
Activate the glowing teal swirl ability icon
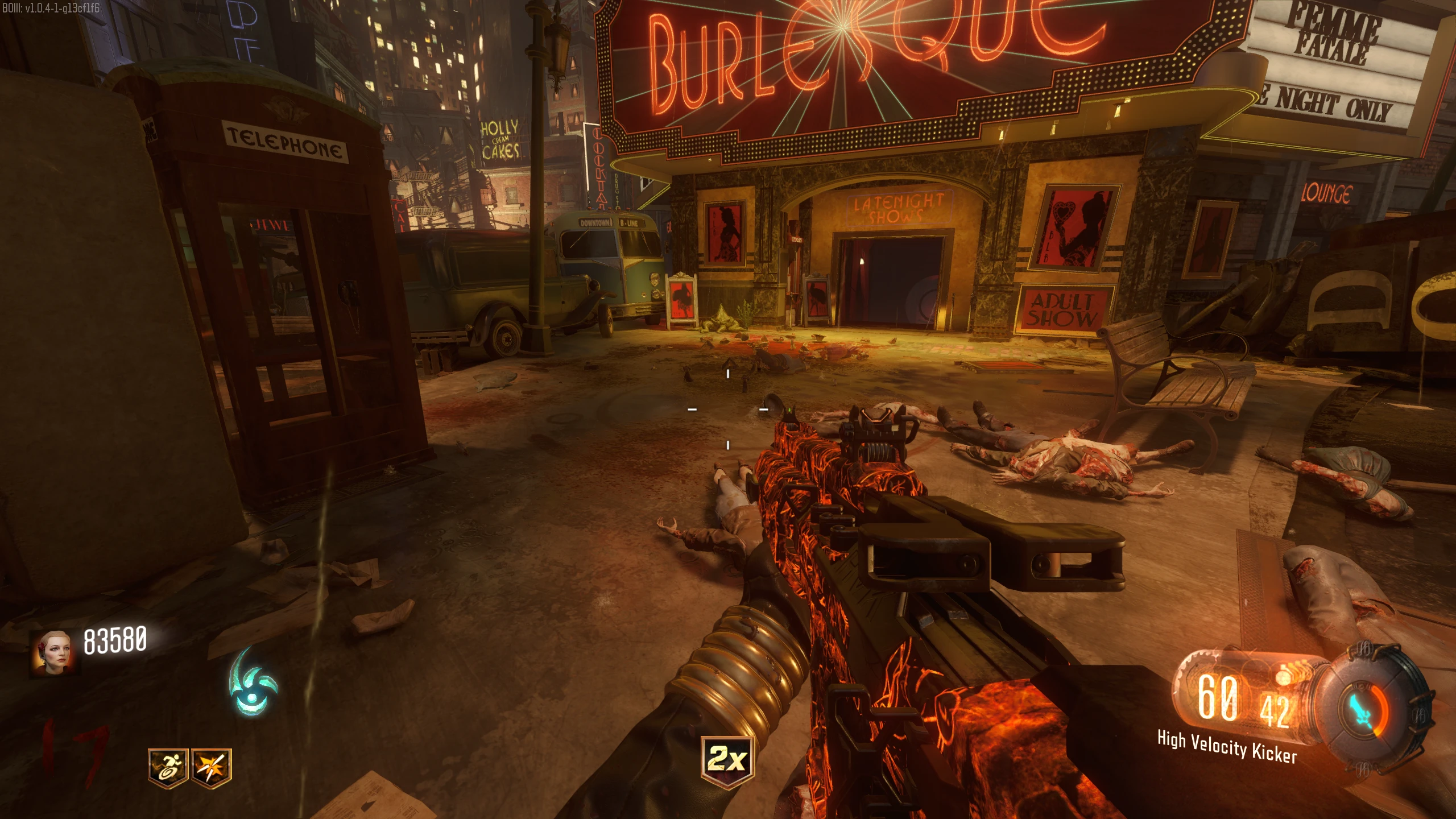tap(253, 683)
